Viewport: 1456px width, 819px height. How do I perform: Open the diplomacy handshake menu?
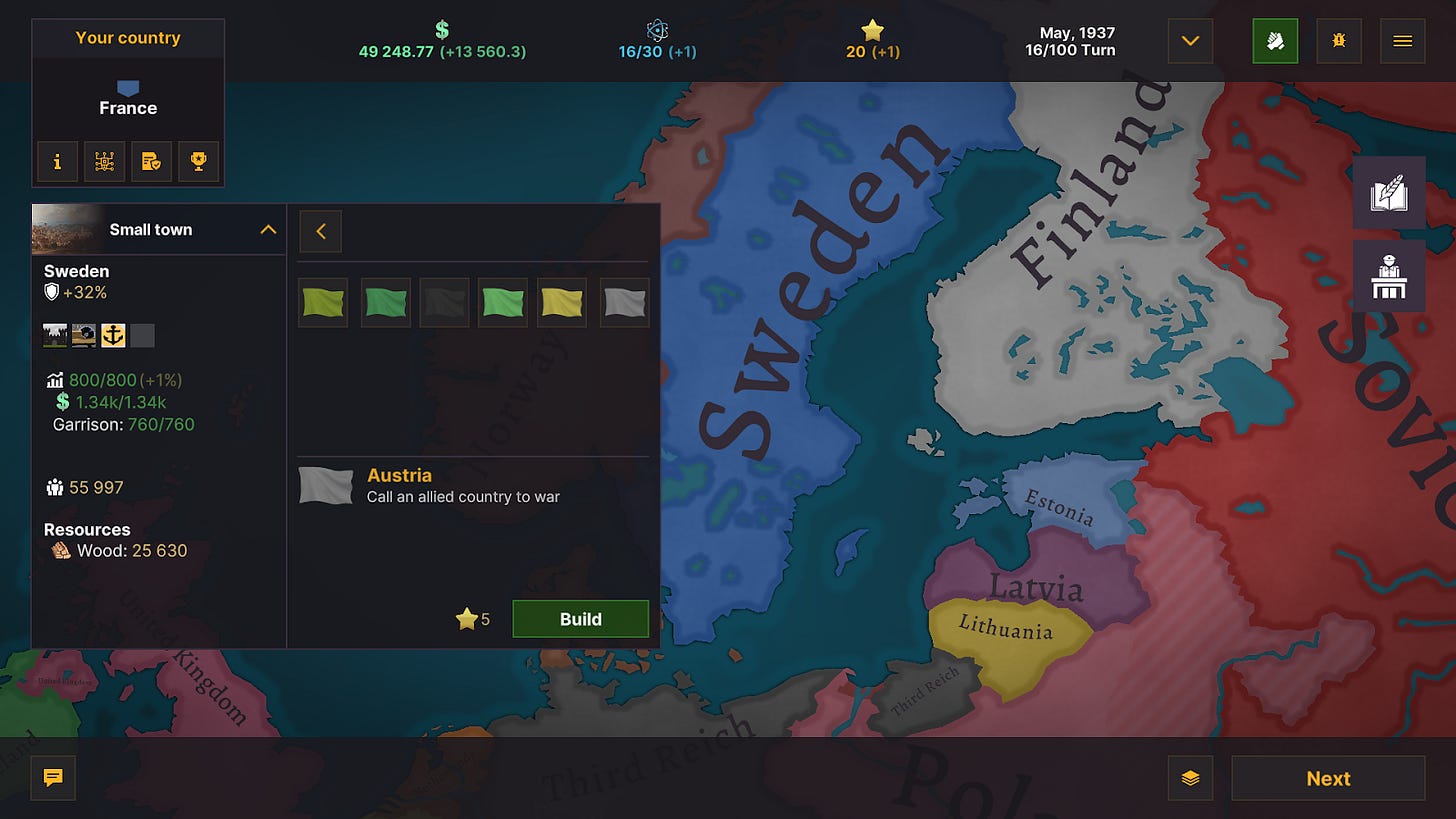click(x=1275, y=41)
